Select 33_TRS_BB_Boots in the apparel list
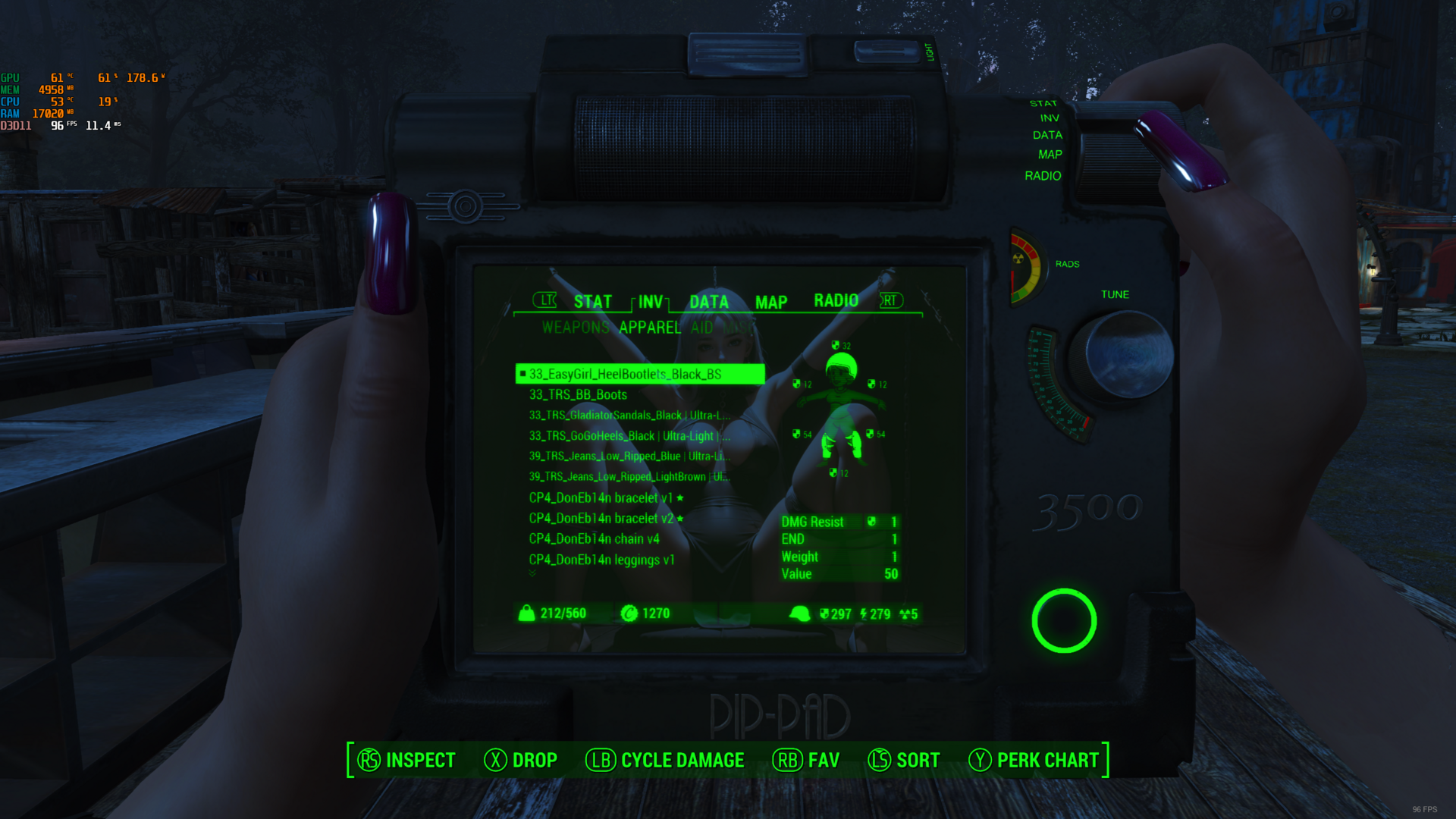1456x819 pixels. pyautogui.click(x=578, y=394)
